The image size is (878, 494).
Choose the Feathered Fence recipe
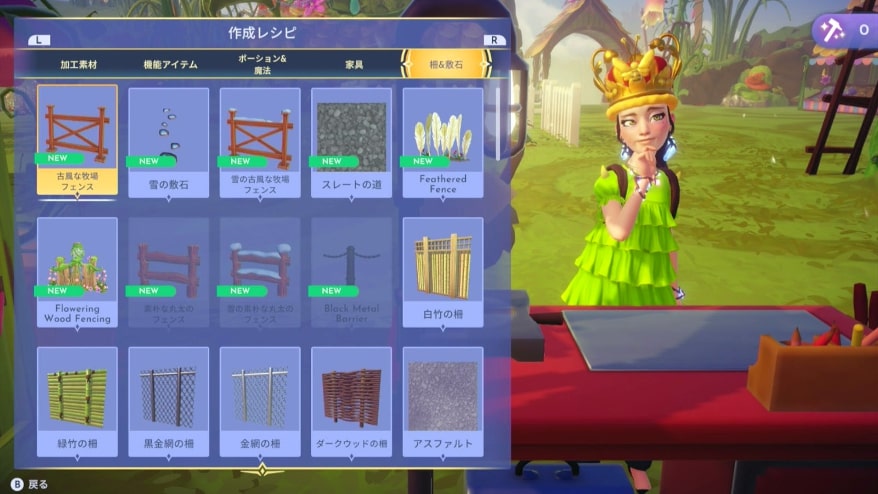point(443,140)
